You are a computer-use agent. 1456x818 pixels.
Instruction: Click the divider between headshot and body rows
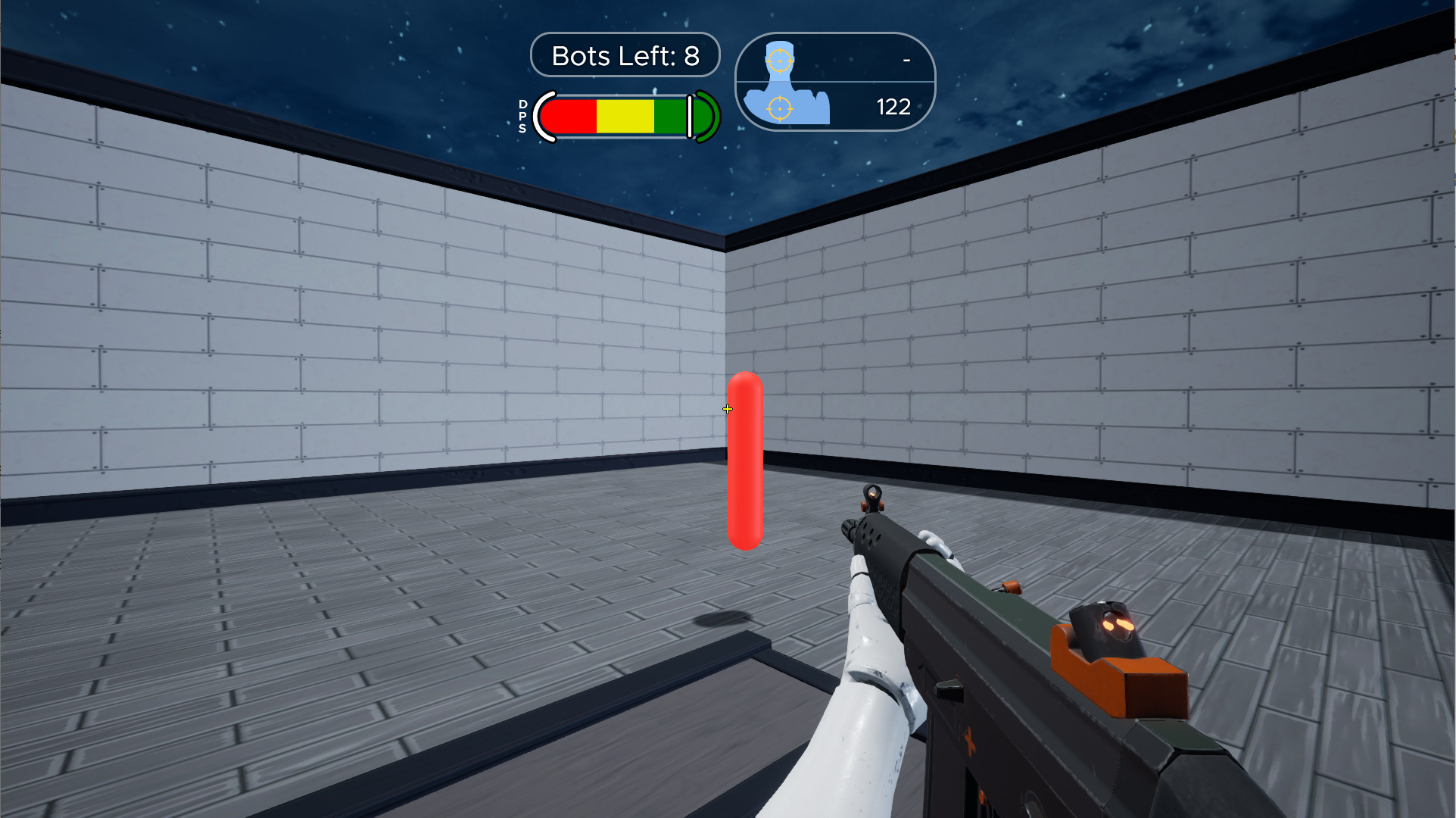pos(833,81)
